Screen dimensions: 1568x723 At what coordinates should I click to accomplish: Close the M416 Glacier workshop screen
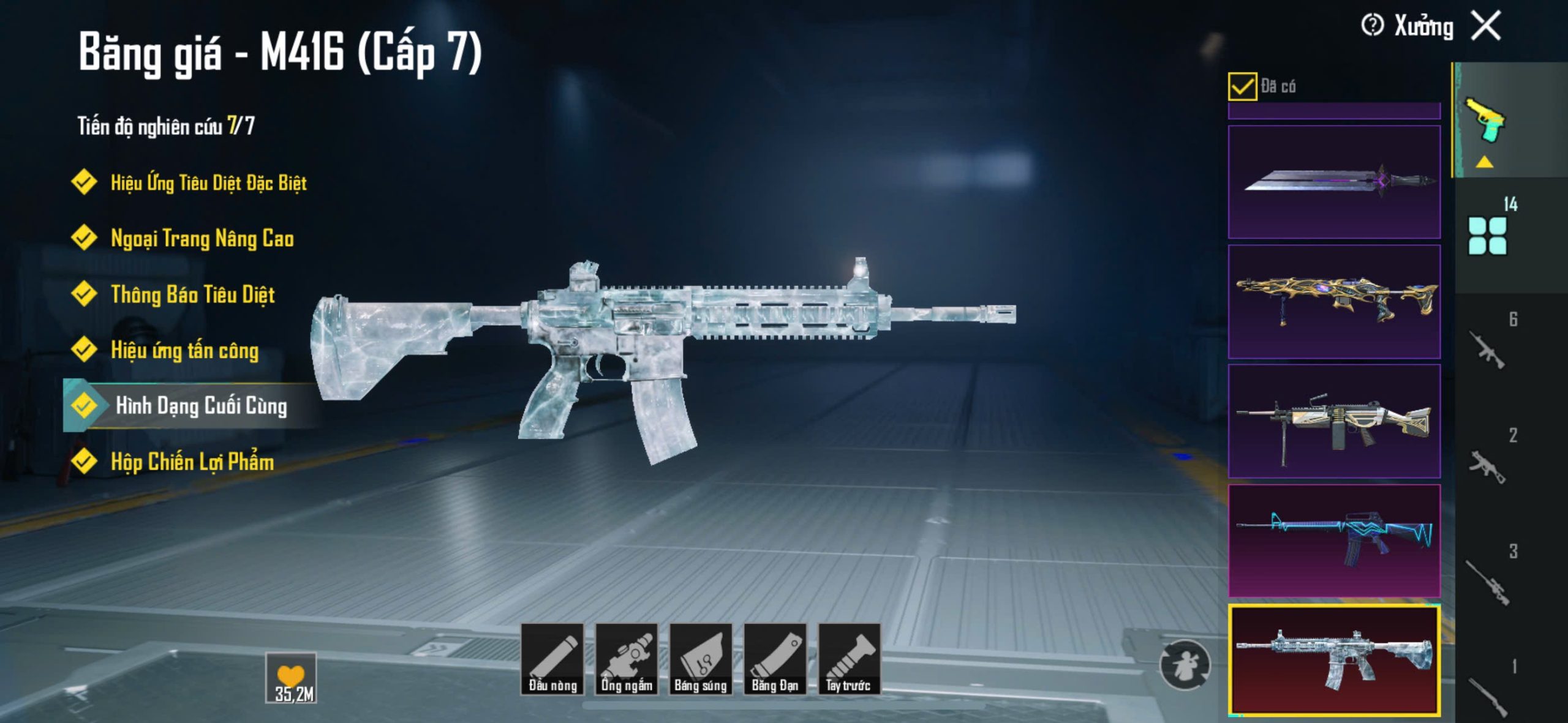coord(1487,26)
